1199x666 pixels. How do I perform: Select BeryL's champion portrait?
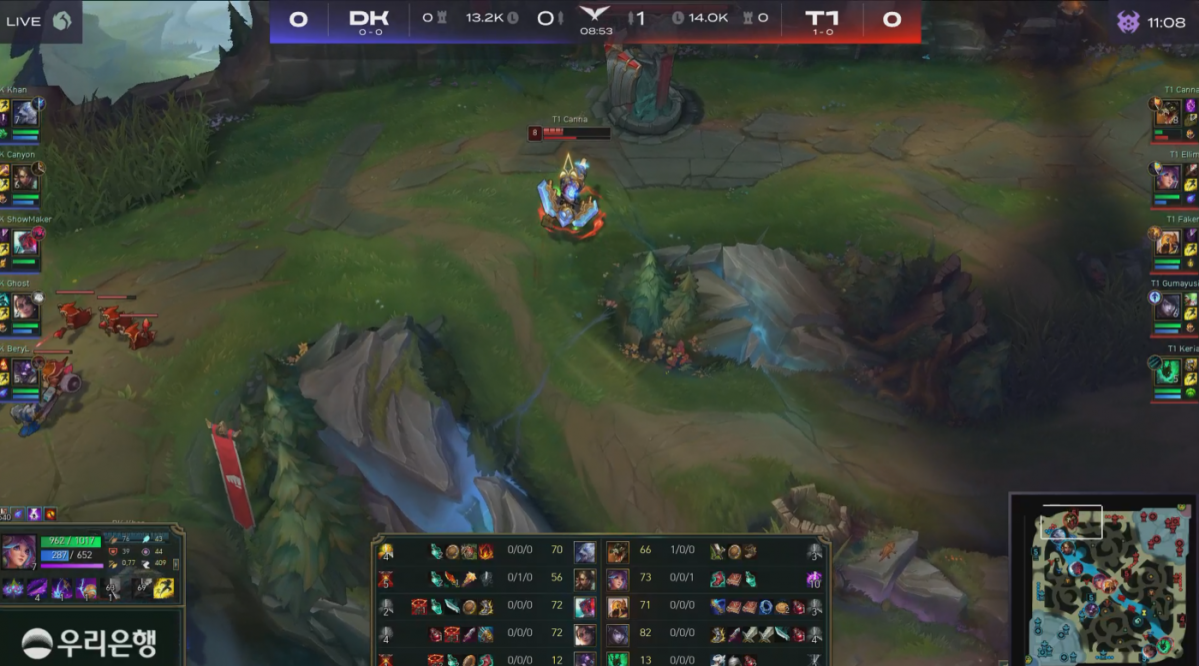click(x=25, y=371)
